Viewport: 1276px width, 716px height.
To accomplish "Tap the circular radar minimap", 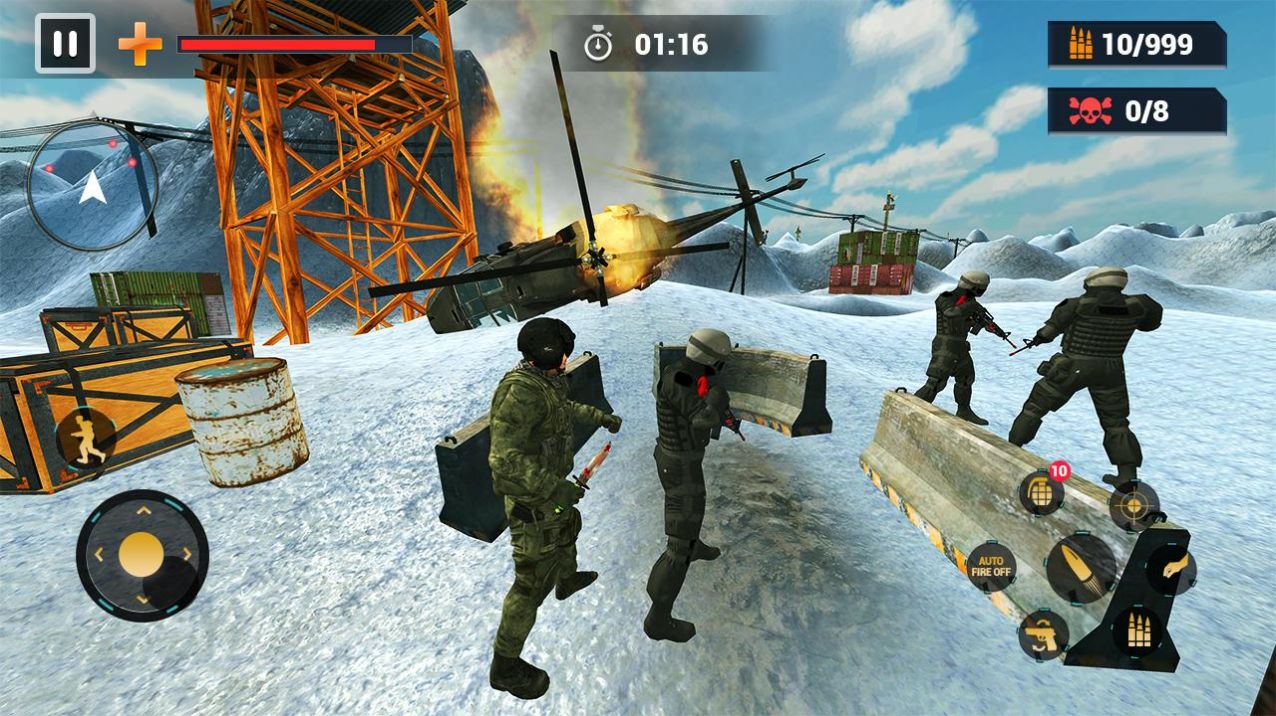I will [x=92, y=186].
